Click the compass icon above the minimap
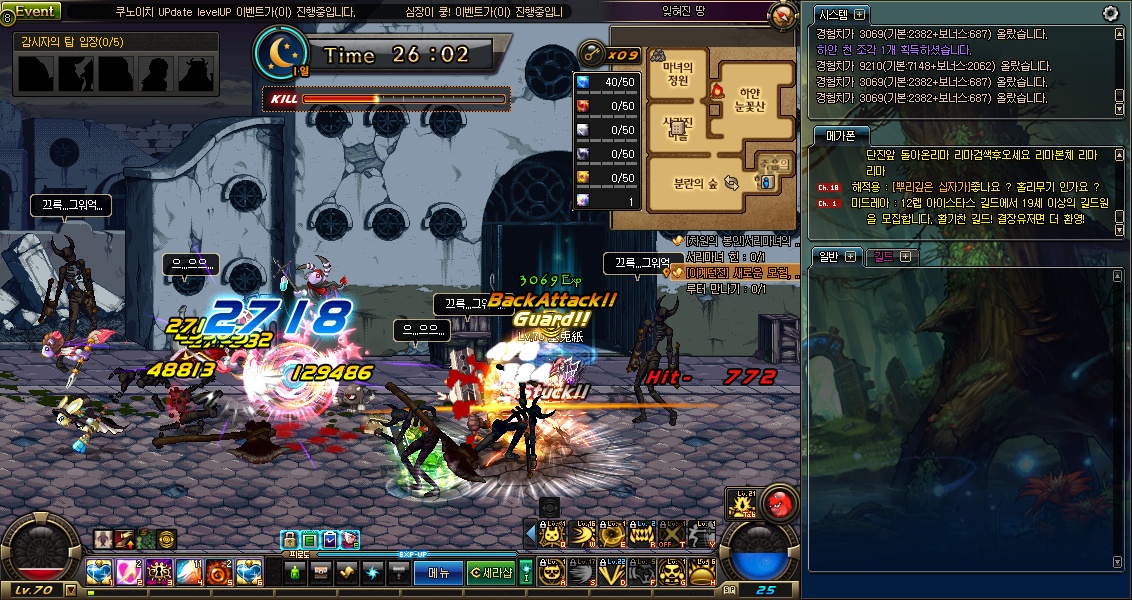This screenshot has height=600, width=1132. click(783, 16)
